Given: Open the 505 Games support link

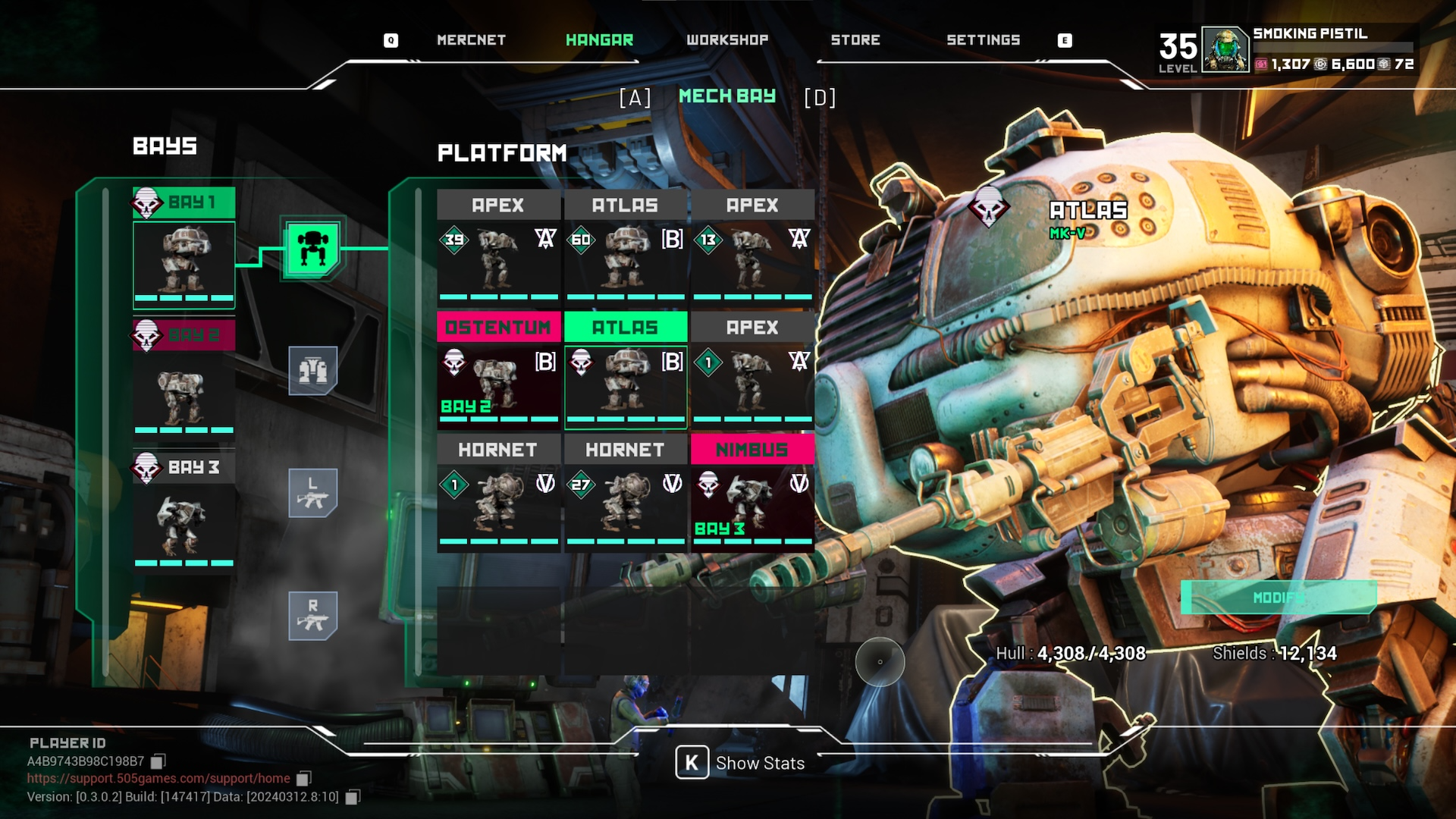Looking at the screenshot, I should pos(158,778).
